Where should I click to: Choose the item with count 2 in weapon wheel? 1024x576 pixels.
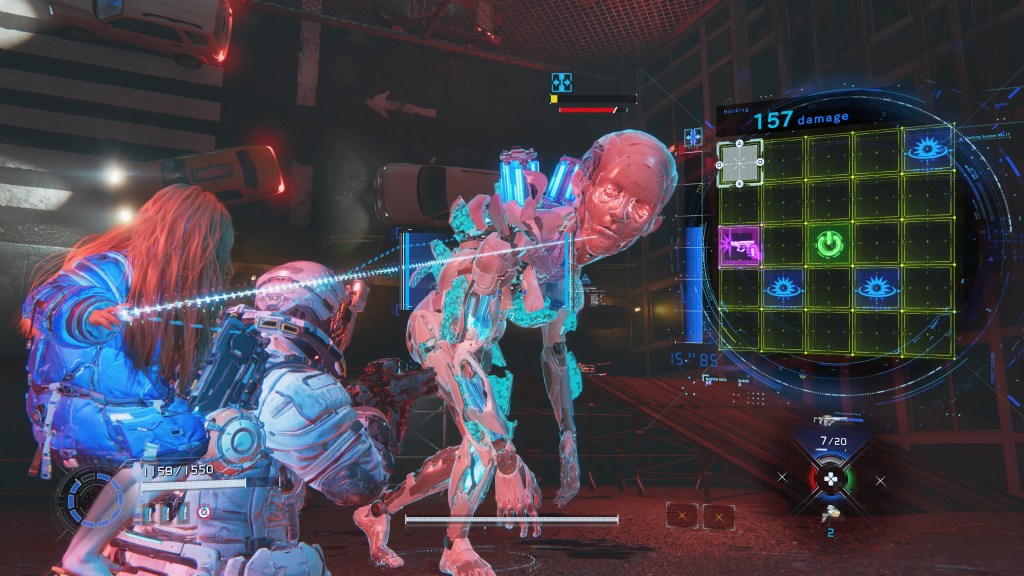pos(829,514)
